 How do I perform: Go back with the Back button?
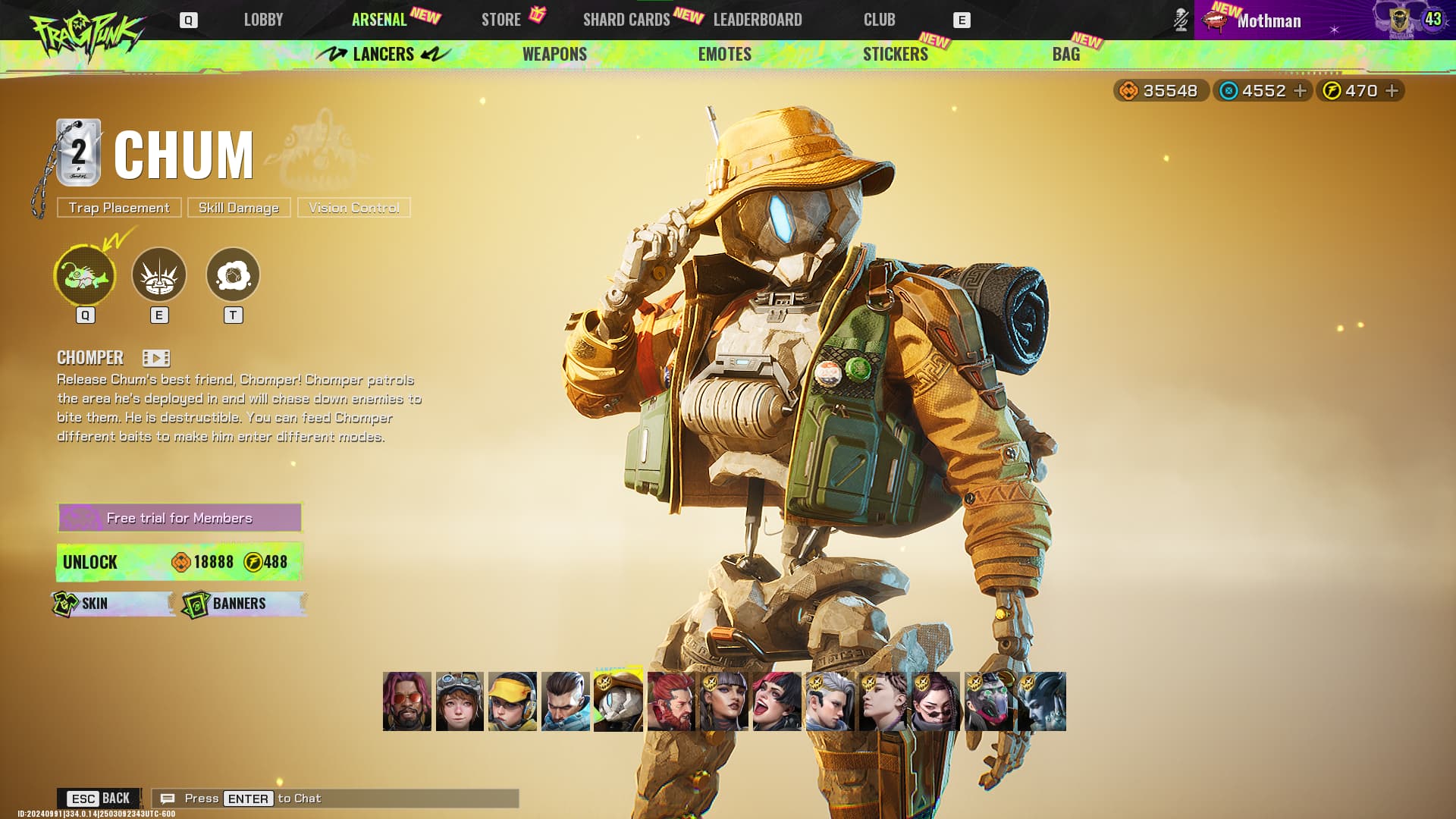point(99,798)
